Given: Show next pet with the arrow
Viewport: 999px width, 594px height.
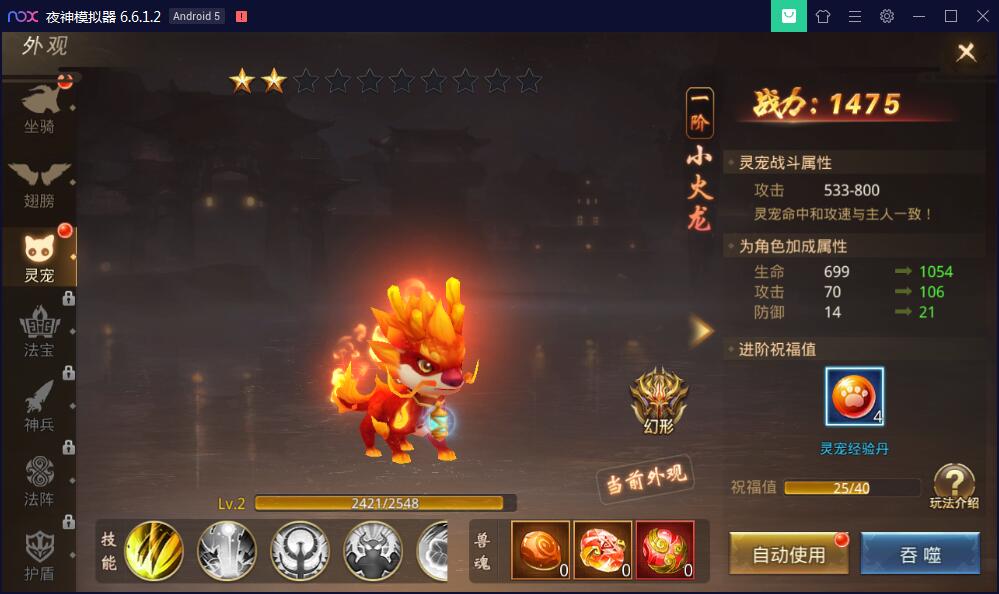Looking at the screenshot, I should (702, 331).
